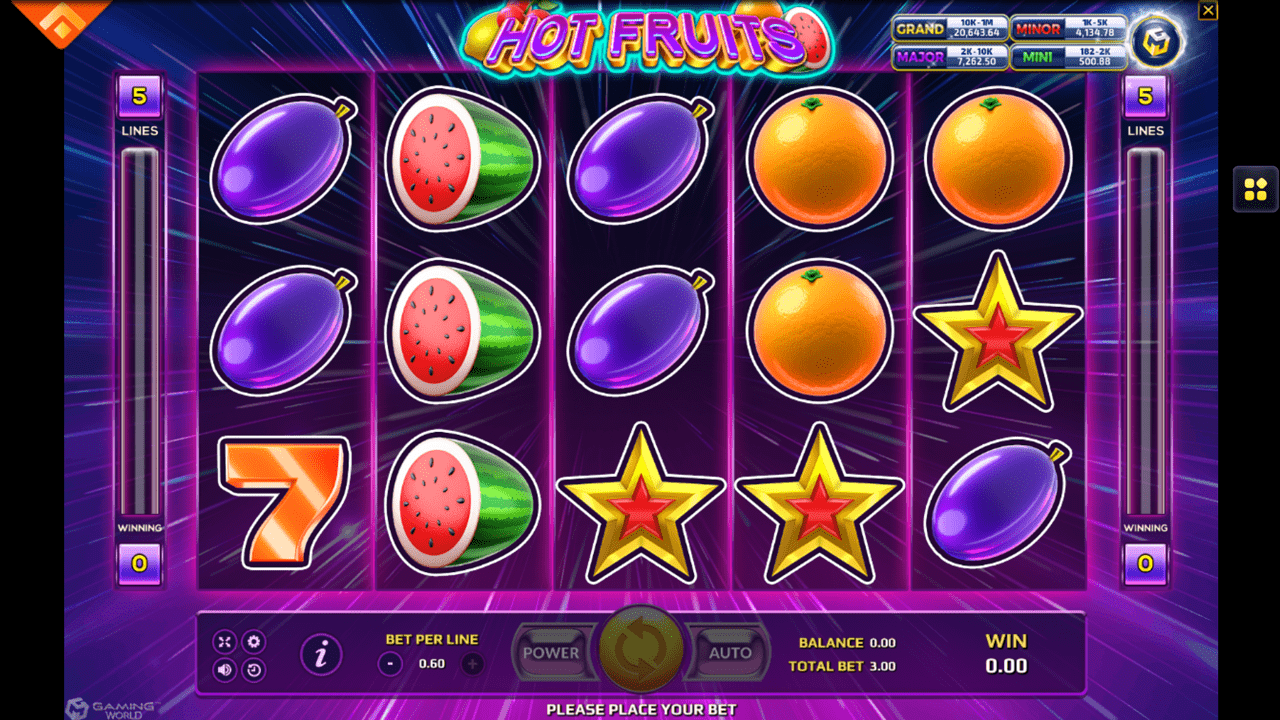Click the Gaming World logo emblem

(x=1157, y=42)
